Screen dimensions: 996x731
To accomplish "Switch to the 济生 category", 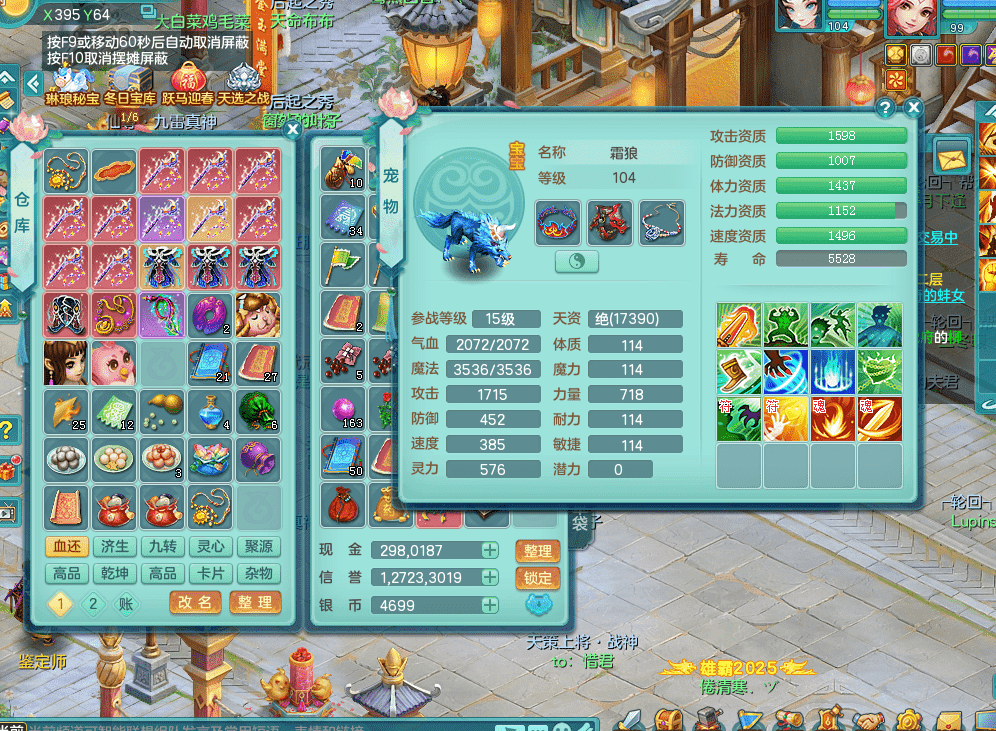I will (115, 546).
